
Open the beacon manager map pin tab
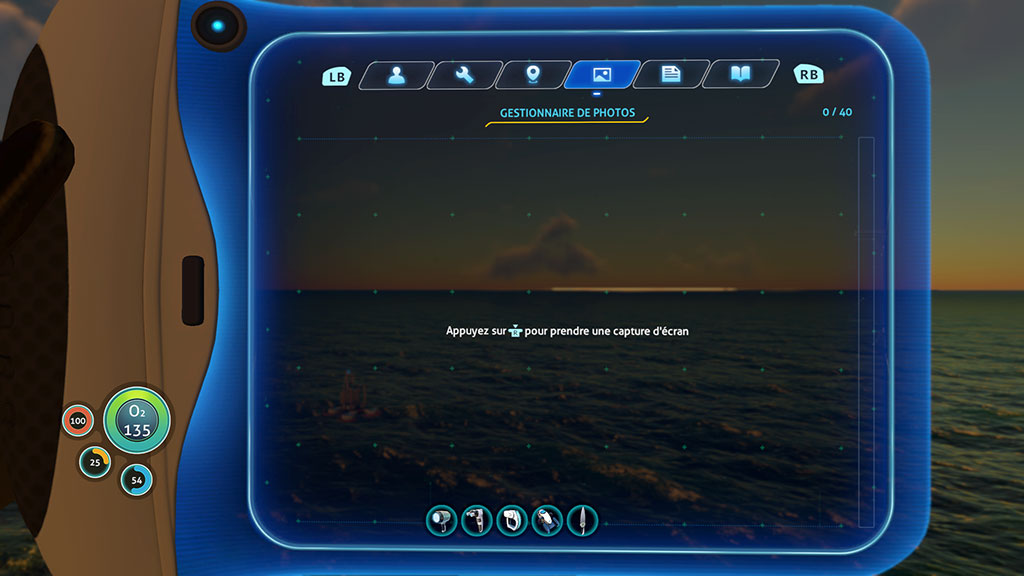[533, 75]
